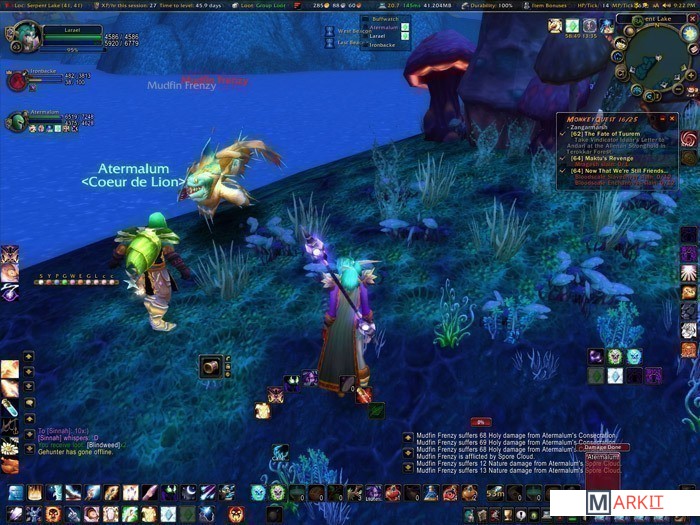The image size is (700, 525).
Task: Click the MARKIT watermark logo
Action: pyautogui.click(x=622, y=503)
